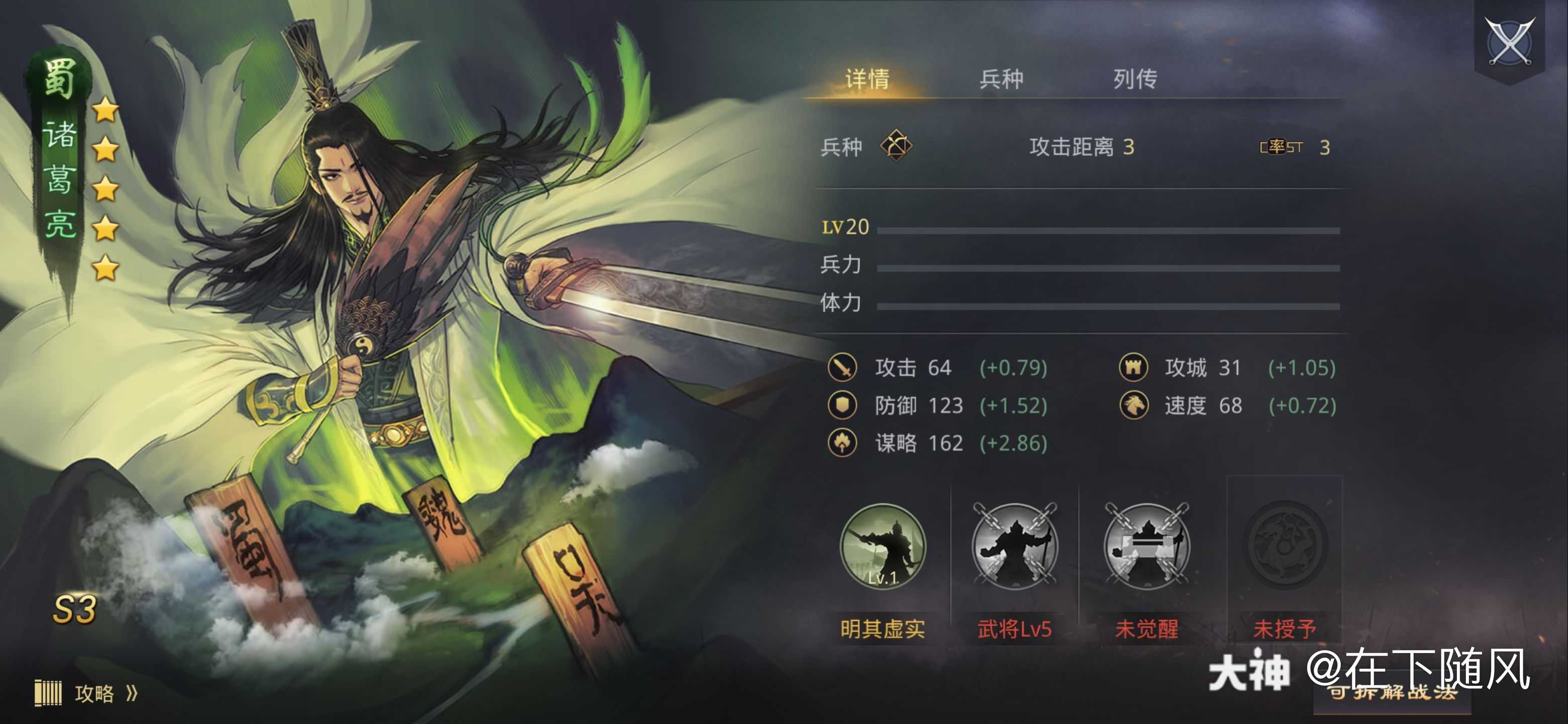Select the locked 武将Lv5 skill slot

1014,548
